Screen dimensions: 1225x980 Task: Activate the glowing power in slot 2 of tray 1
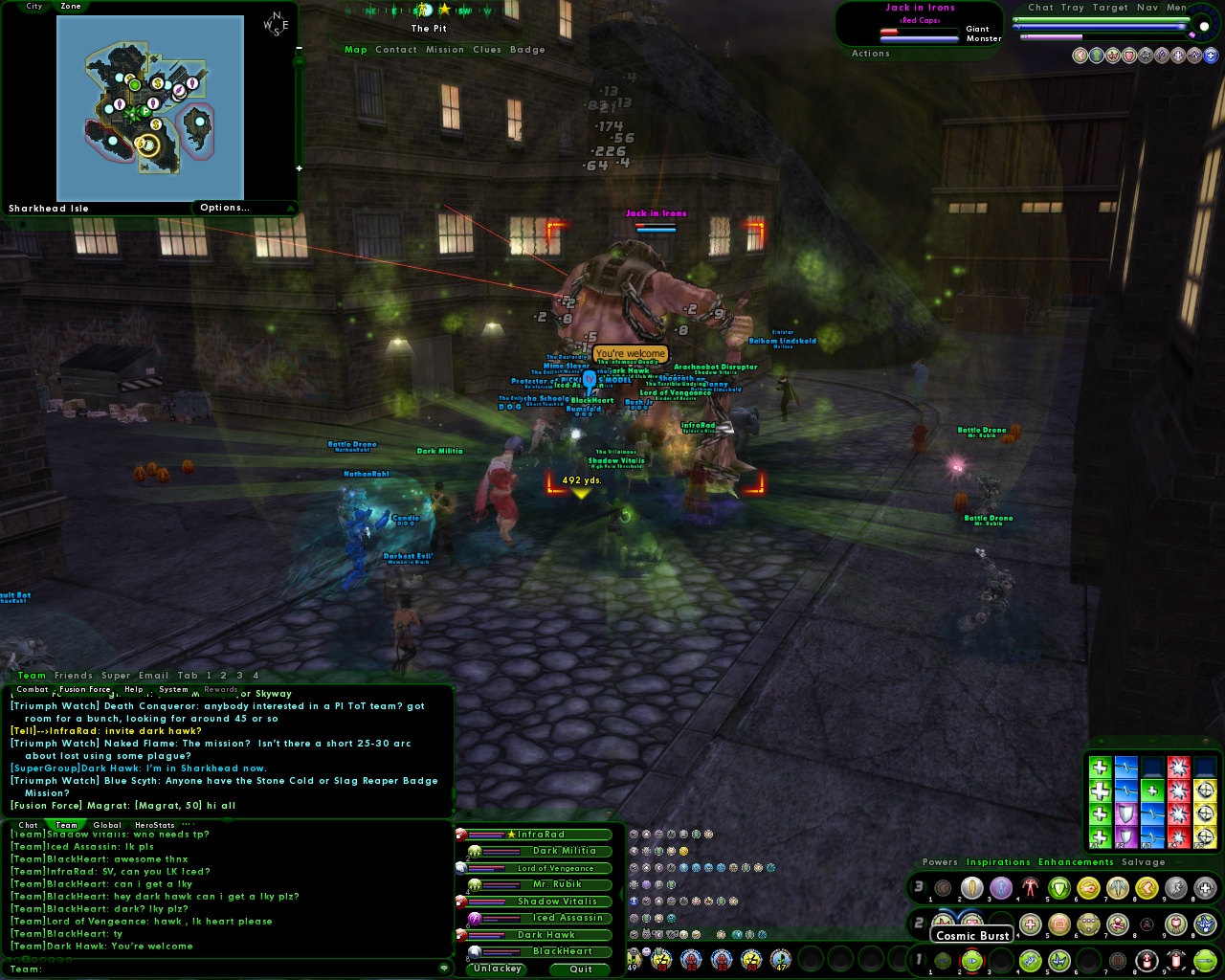[970, 960]
